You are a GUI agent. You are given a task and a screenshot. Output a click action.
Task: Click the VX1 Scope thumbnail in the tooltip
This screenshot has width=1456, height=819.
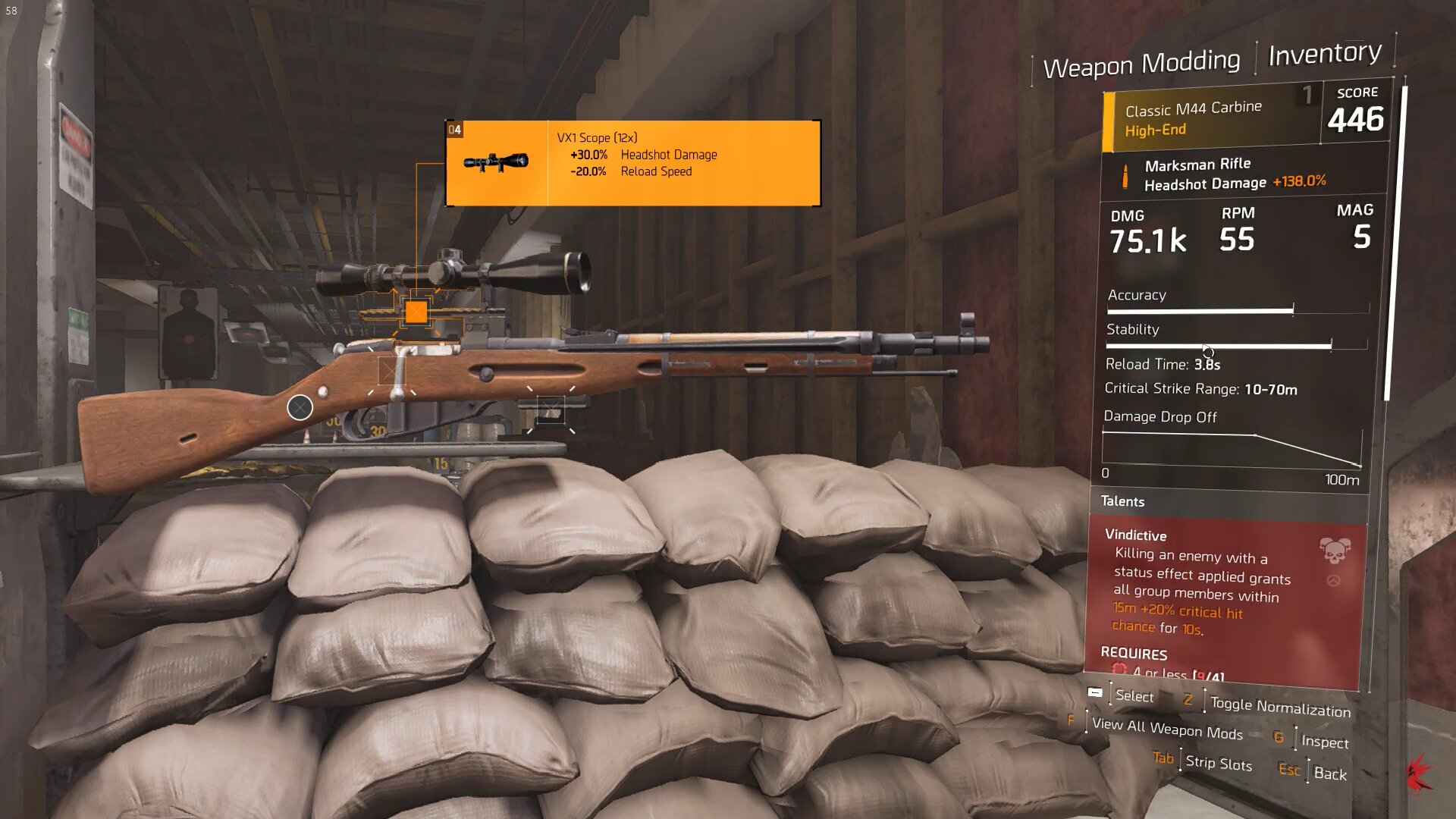pyautogui.click(x=497, y=161)
